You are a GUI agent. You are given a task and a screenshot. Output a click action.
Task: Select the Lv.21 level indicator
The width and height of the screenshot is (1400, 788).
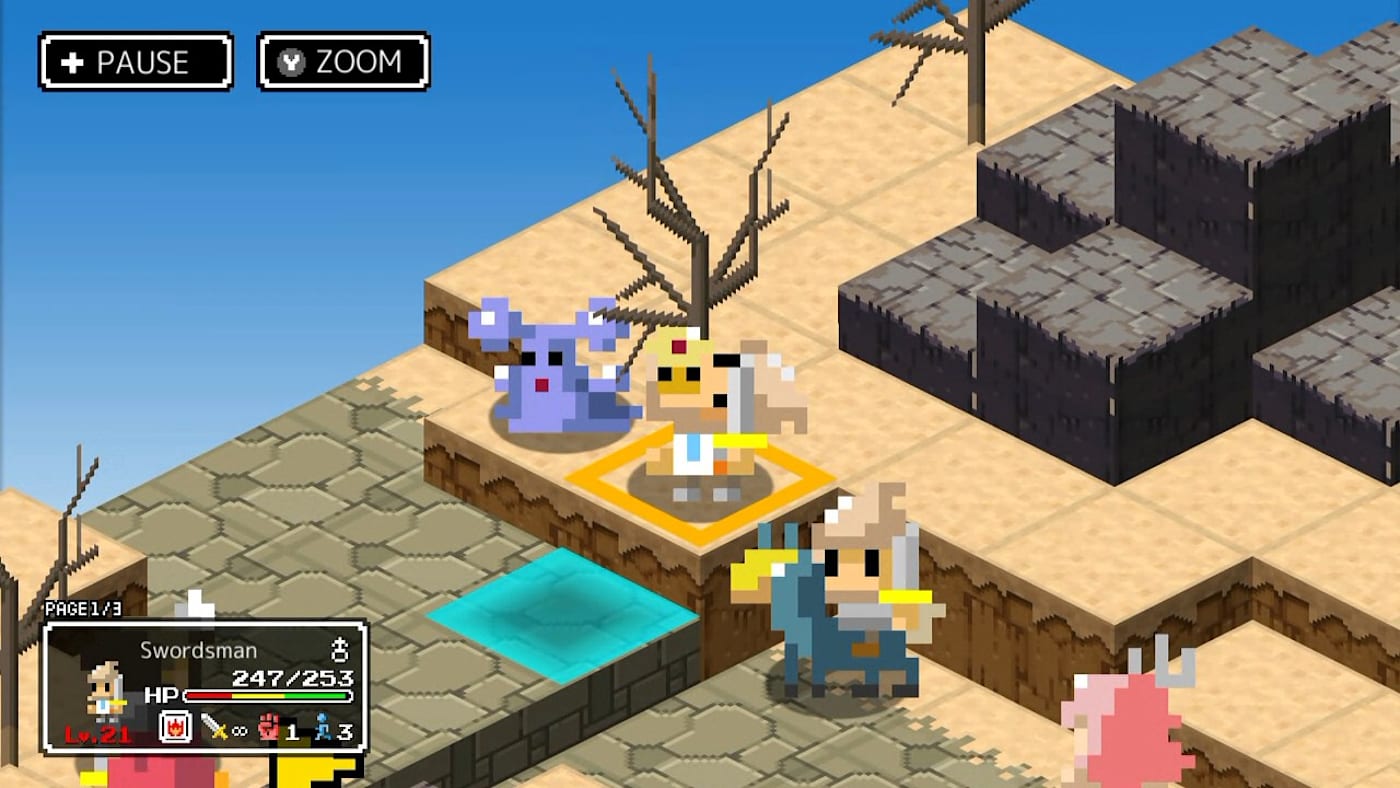(x=97, y=732)
